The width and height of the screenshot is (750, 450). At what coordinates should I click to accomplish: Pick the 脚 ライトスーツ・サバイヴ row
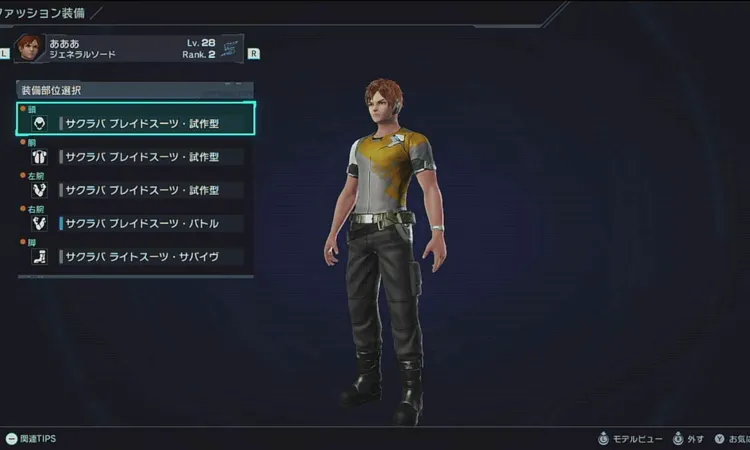tap(136, 257)
